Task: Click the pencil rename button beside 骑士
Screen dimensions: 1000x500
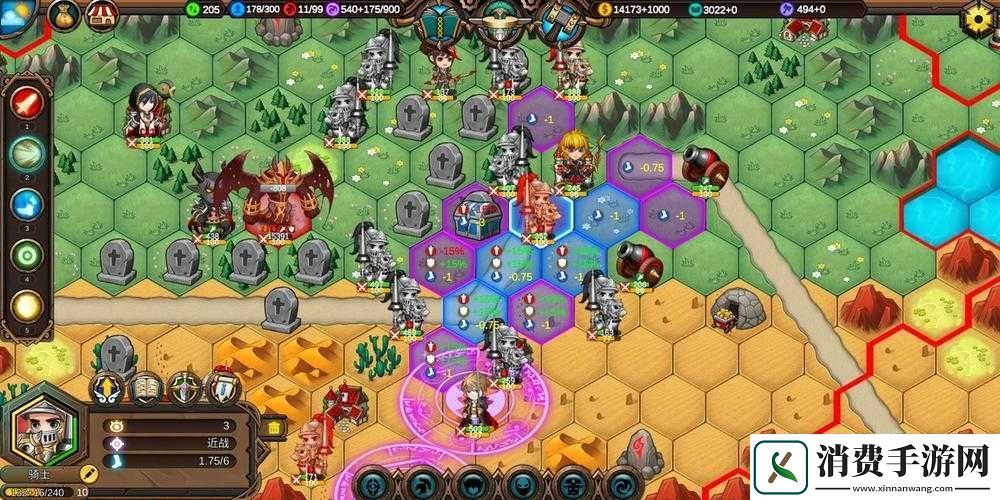Action: click(88, 473)
